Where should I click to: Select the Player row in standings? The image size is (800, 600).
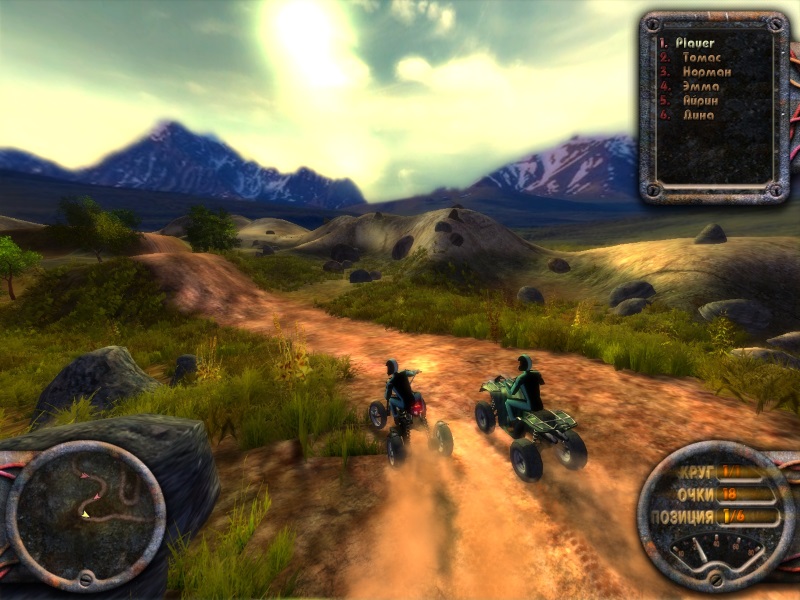tap(694, 44)
